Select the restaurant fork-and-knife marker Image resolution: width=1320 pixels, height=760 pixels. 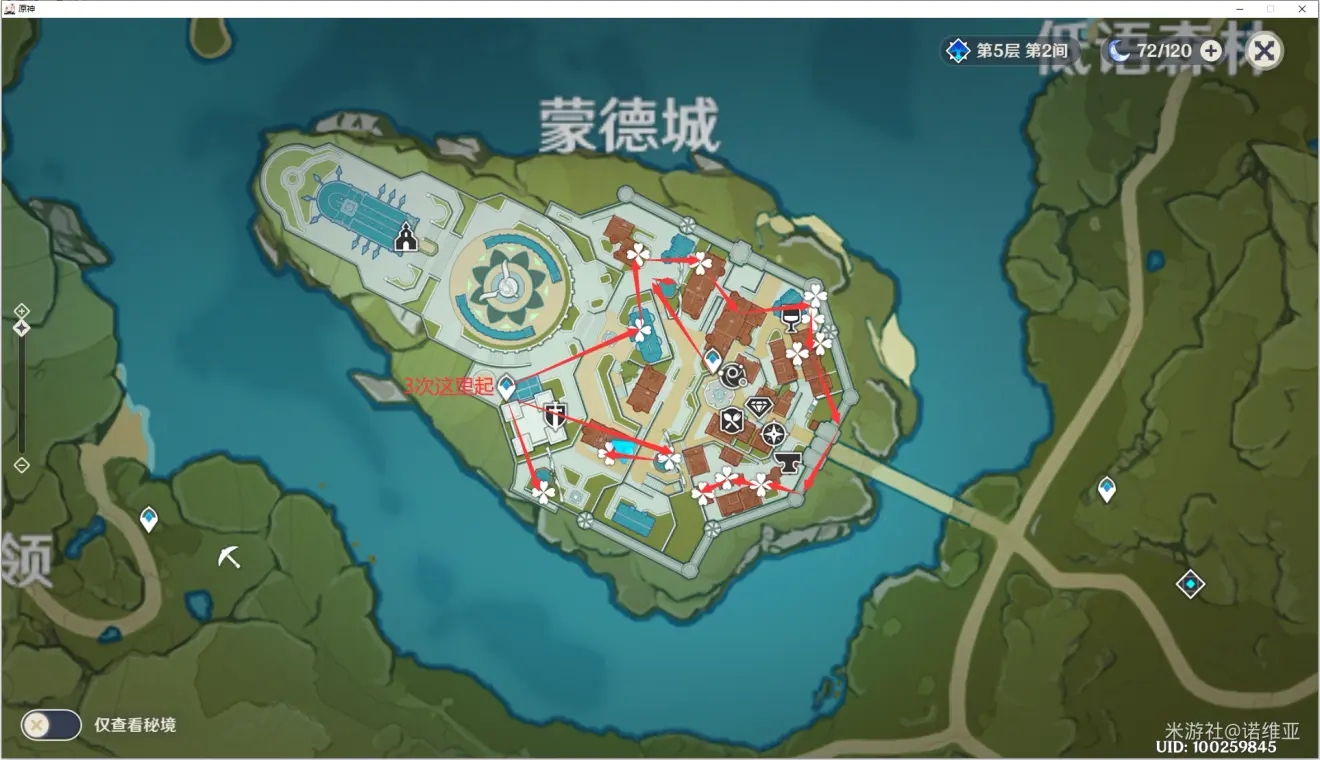point(731,418)
